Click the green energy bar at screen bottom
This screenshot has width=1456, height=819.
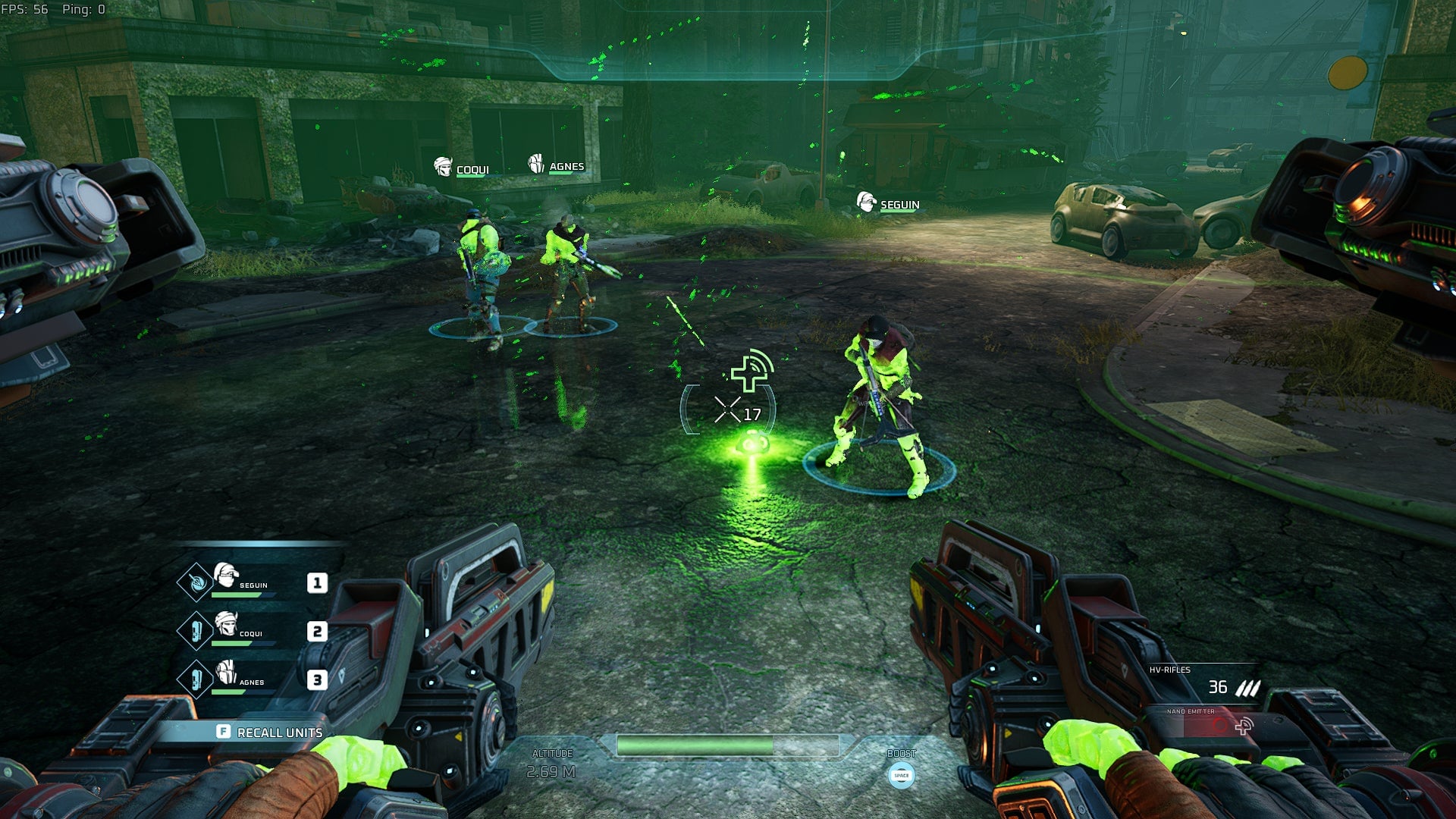728,746
